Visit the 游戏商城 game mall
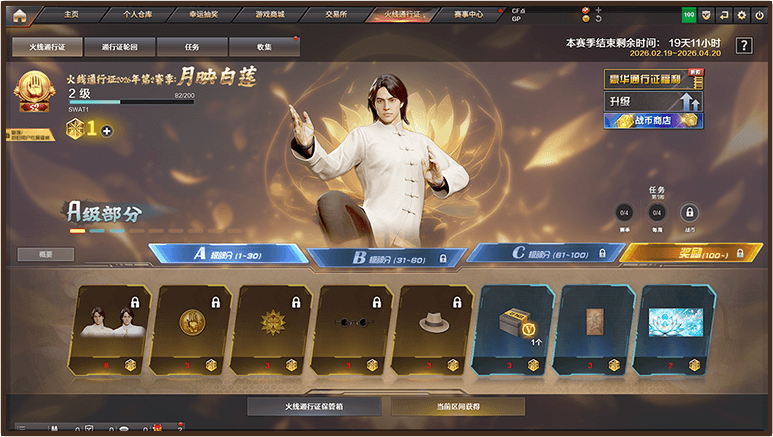 pos(270,14)
